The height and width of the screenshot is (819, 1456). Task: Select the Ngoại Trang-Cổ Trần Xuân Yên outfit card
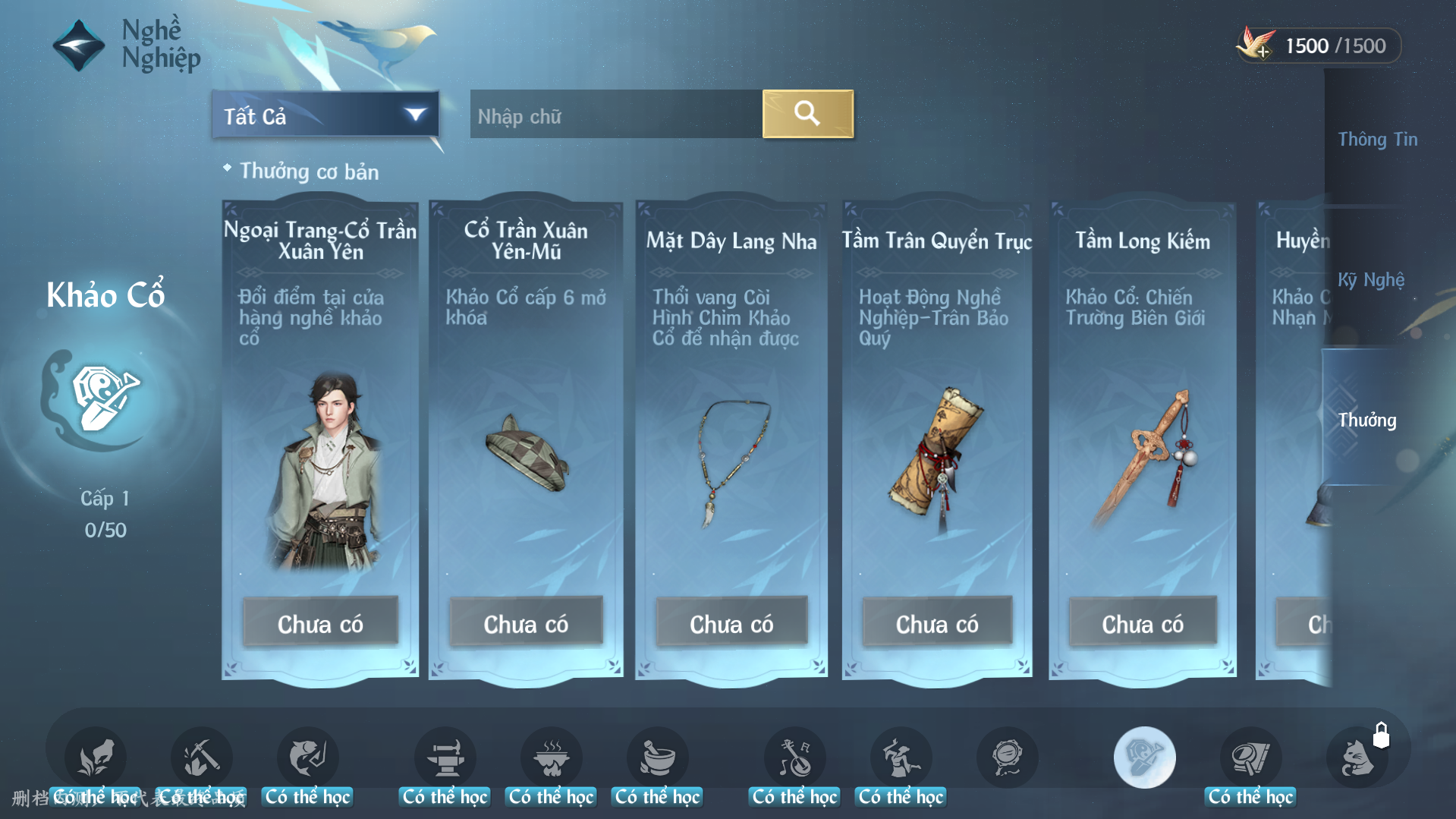(320, 440)
